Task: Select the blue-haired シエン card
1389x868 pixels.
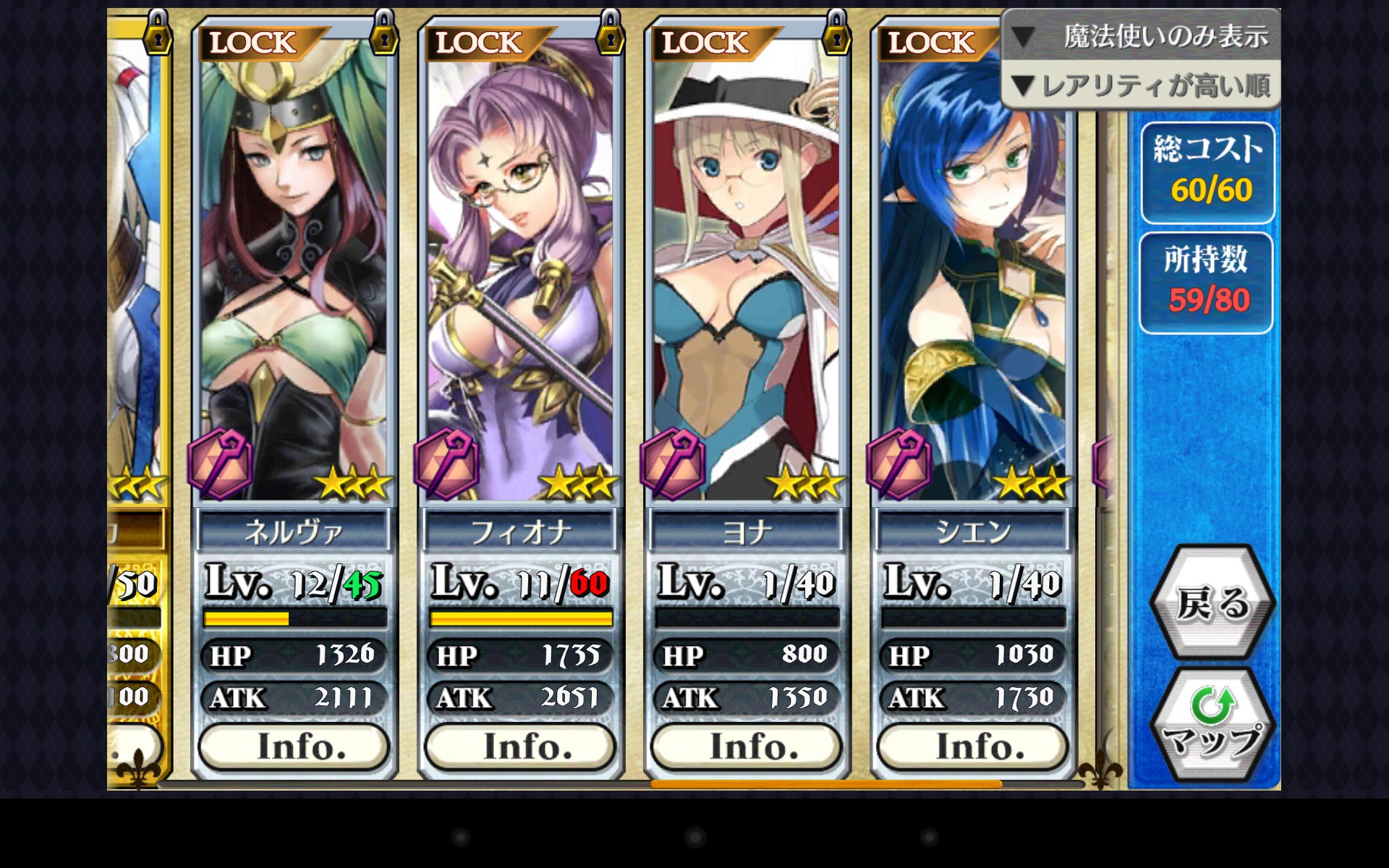Action: 972,275
